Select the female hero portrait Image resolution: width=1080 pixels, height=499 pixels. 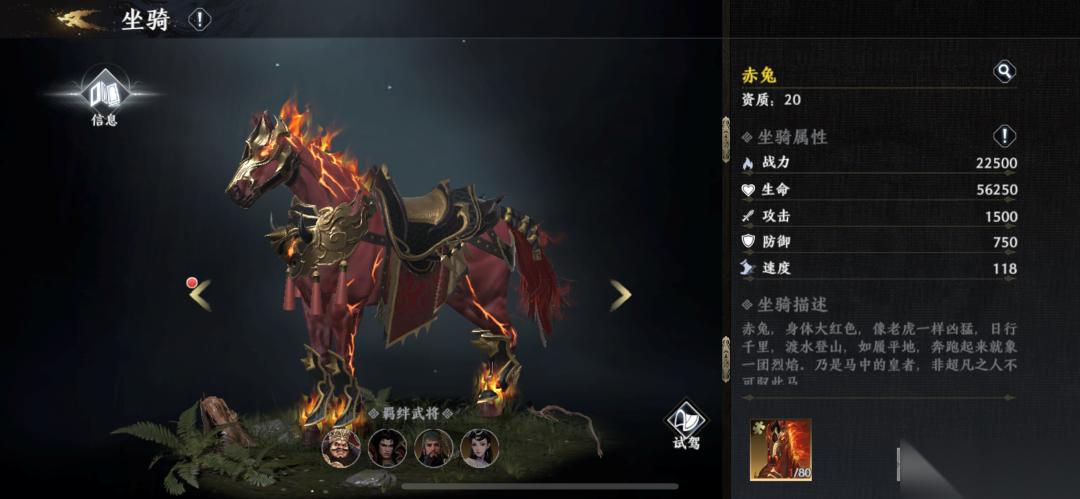point(479,447)
